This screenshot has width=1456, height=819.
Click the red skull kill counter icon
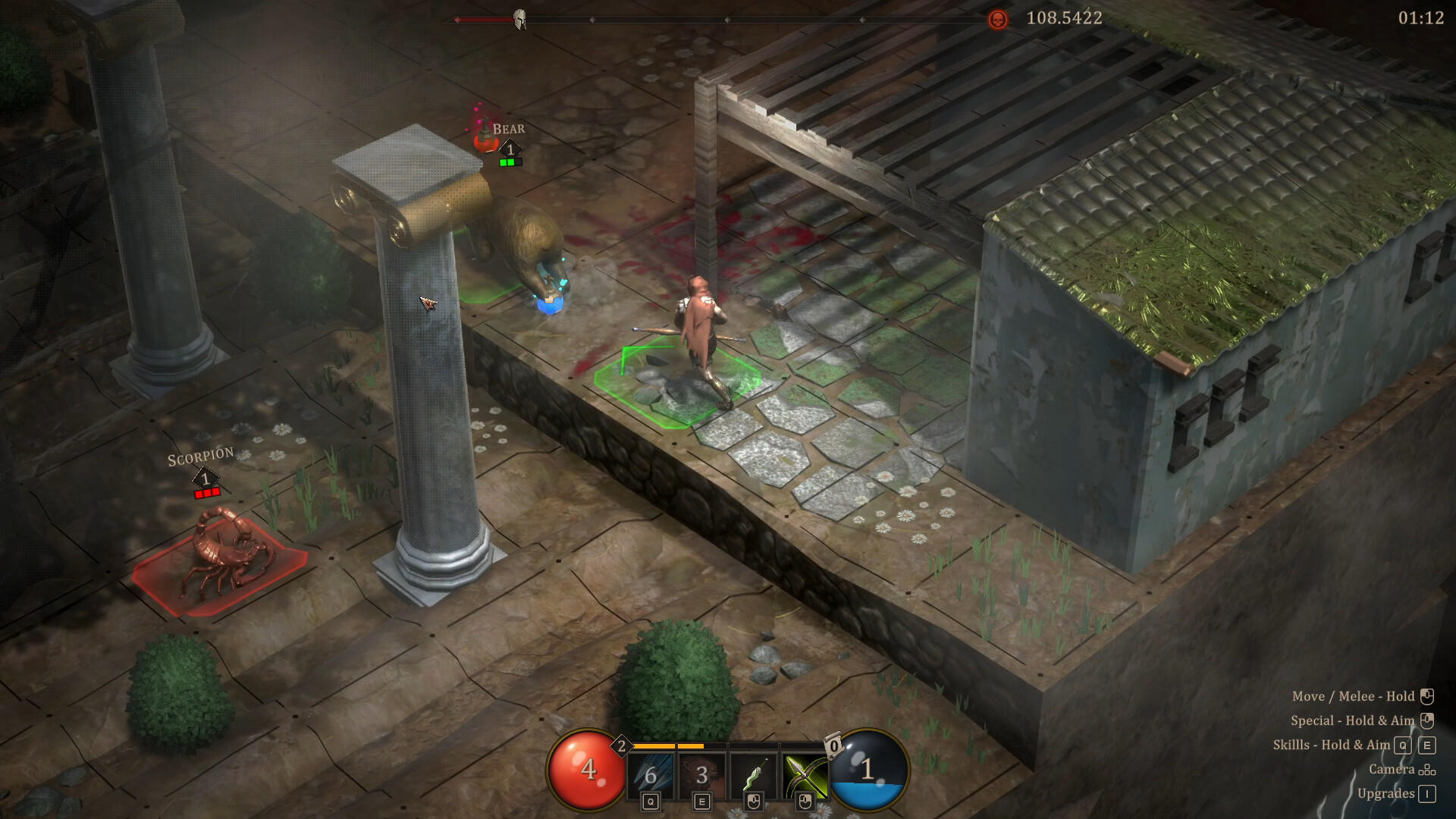click(996, 20)
